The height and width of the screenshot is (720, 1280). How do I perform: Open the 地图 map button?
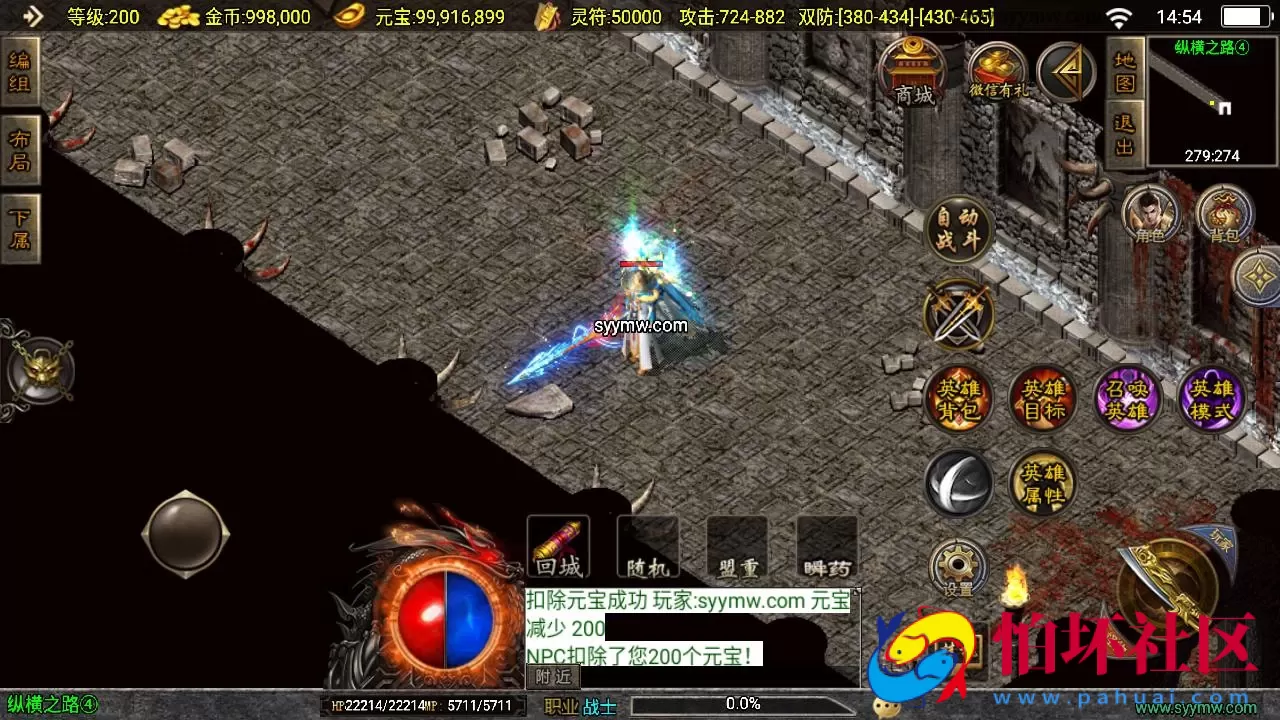coord(1125,70)
